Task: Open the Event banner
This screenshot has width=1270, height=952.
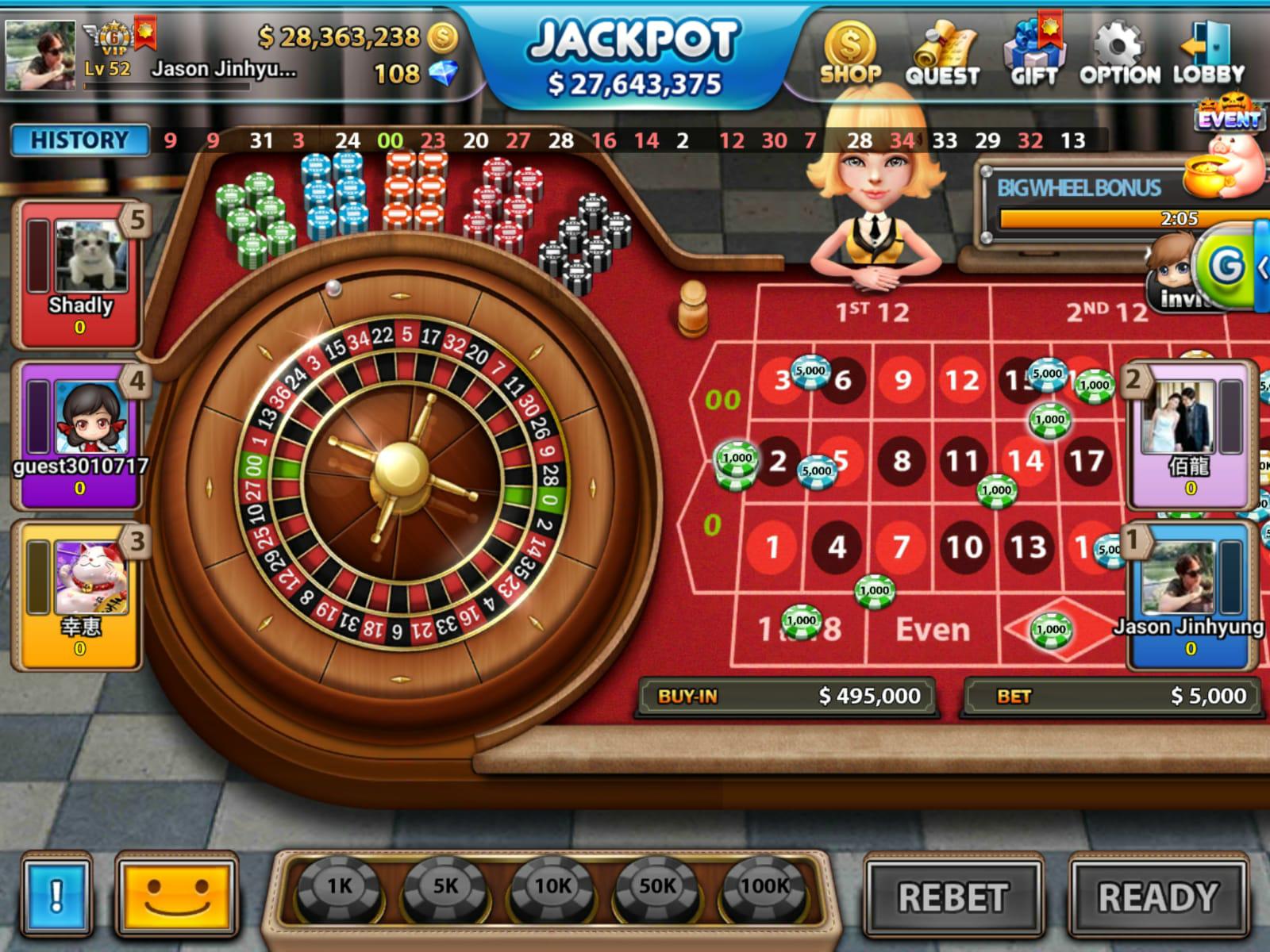Action: tap(1229, 117)
